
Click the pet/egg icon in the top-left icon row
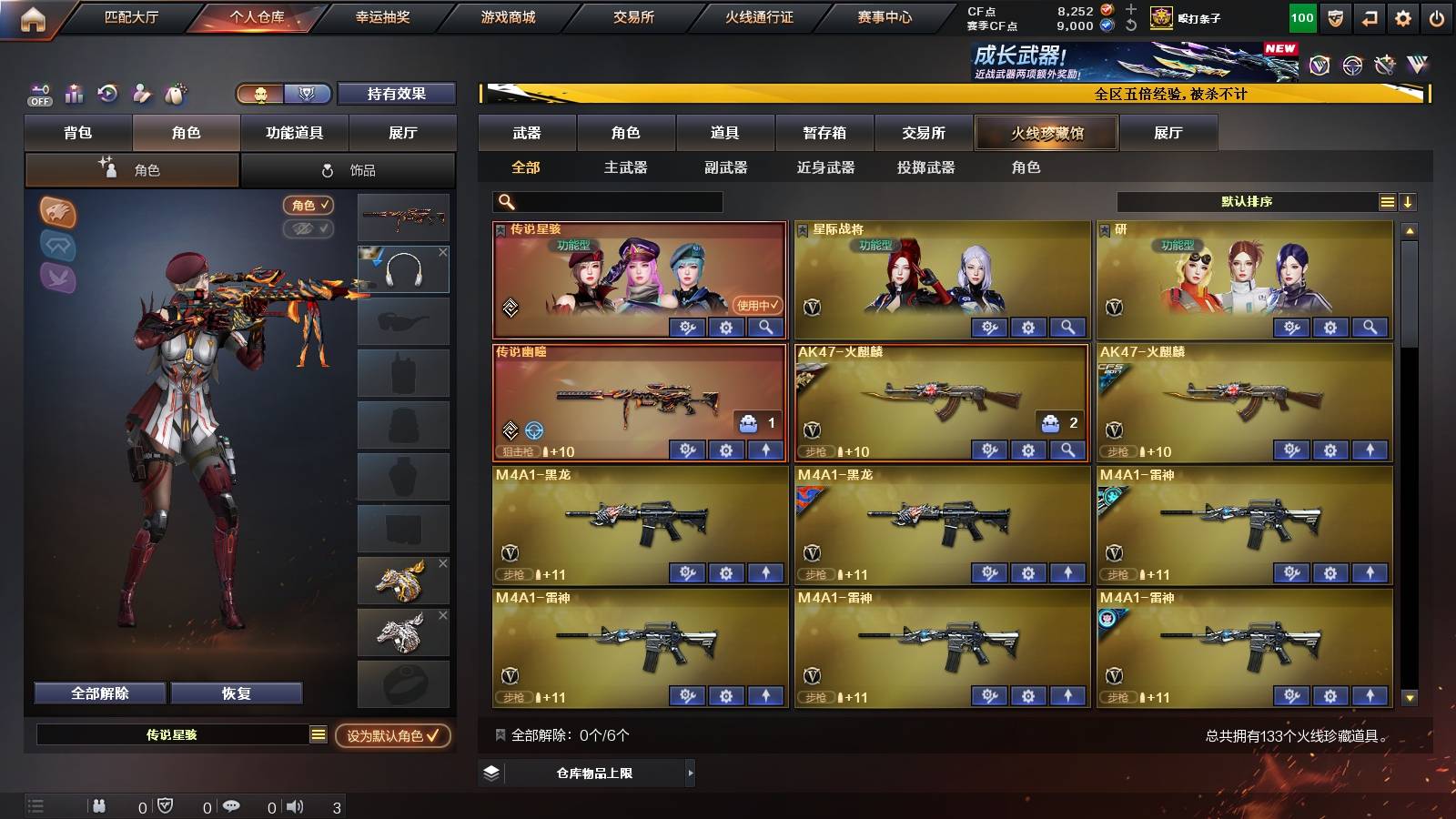pos(173,93)
